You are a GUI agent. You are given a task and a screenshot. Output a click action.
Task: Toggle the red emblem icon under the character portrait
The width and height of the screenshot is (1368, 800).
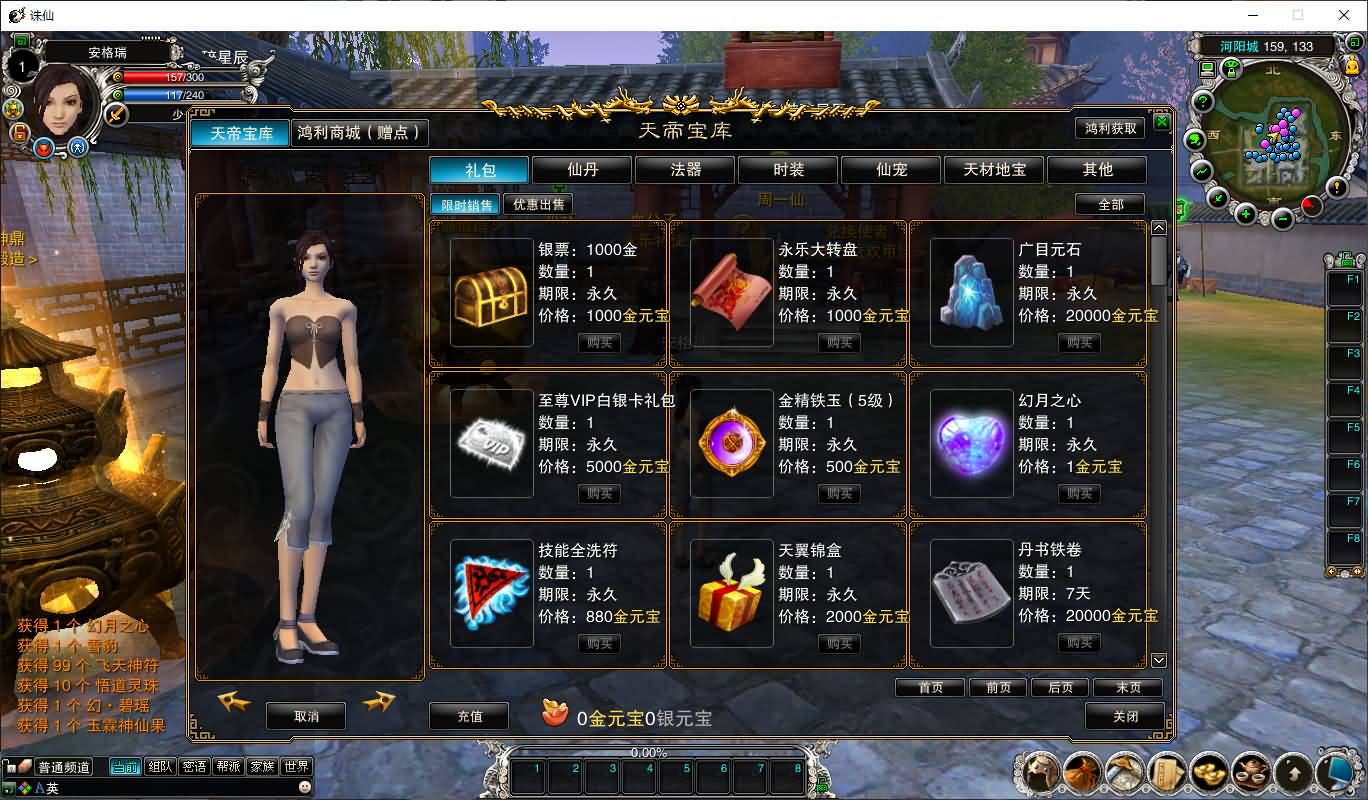coord(44,150)
